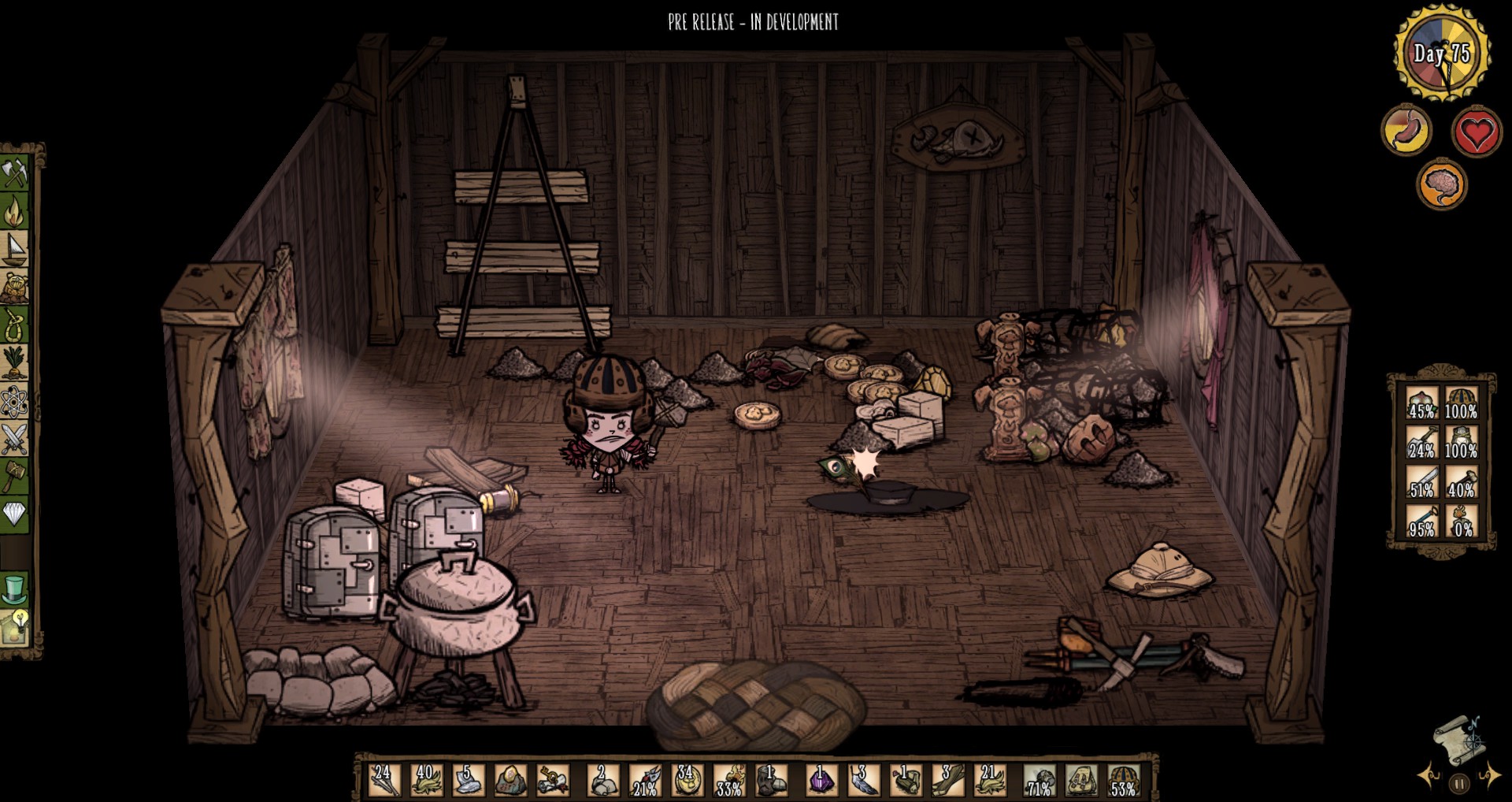Rotate the camera left

(1427, 776)
